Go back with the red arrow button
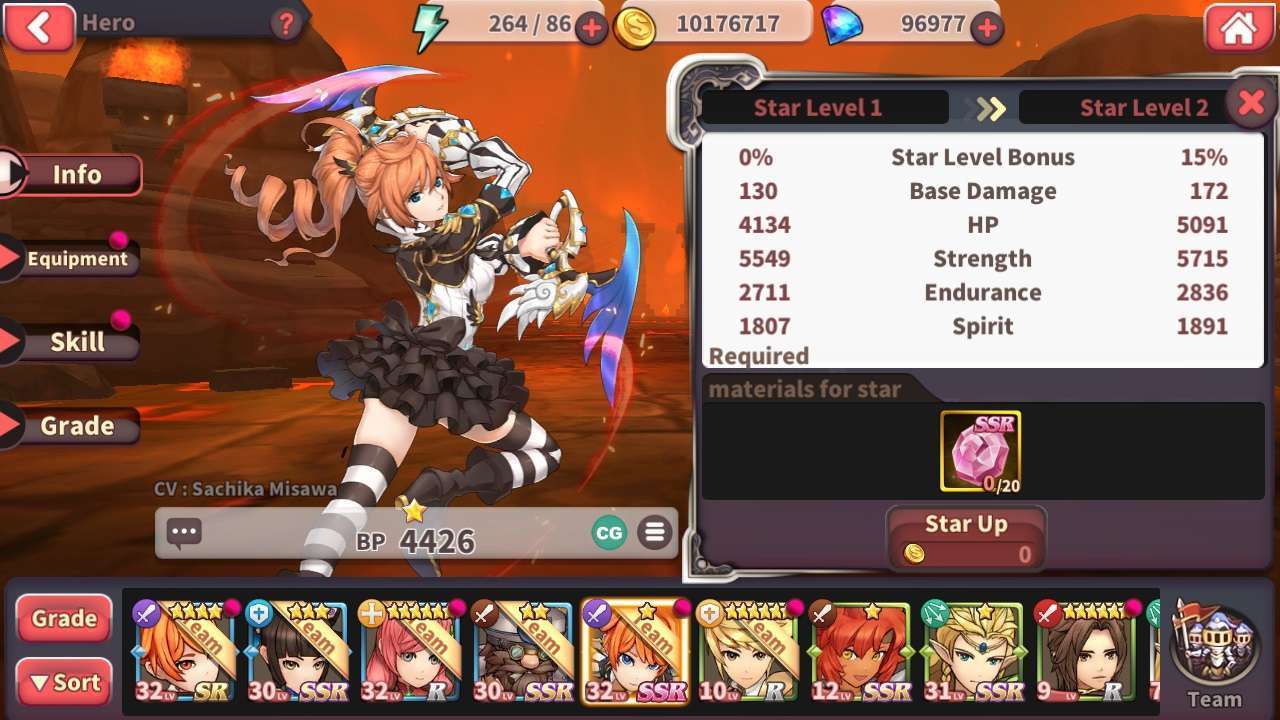This screenshot has height=720, width=1280. 39,27
